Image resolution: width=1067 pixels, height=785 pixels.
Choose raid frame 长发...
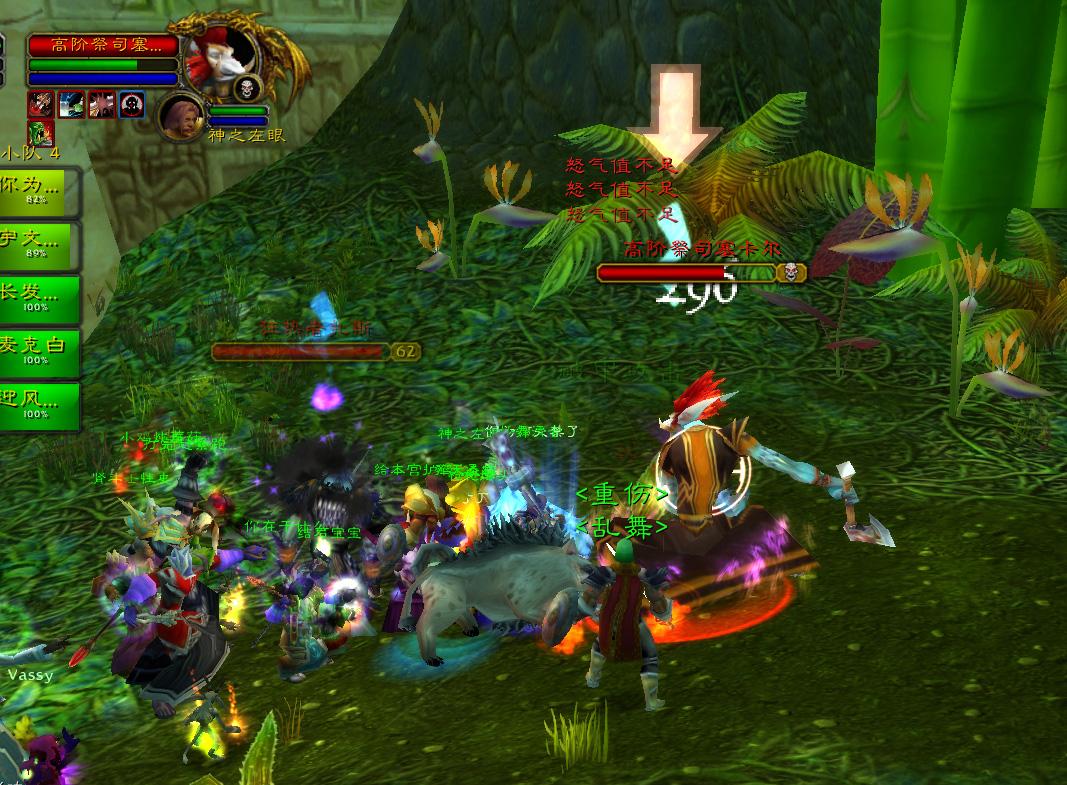40,299
